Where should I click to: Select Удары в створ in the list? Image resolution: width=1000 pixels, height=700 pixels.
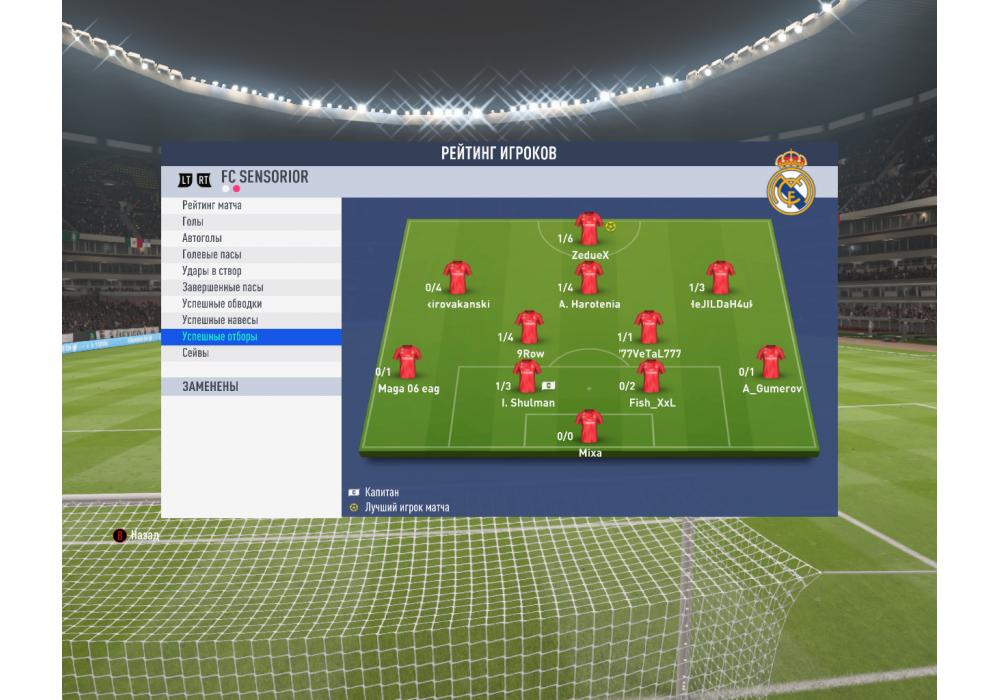[x=211, y=271]
